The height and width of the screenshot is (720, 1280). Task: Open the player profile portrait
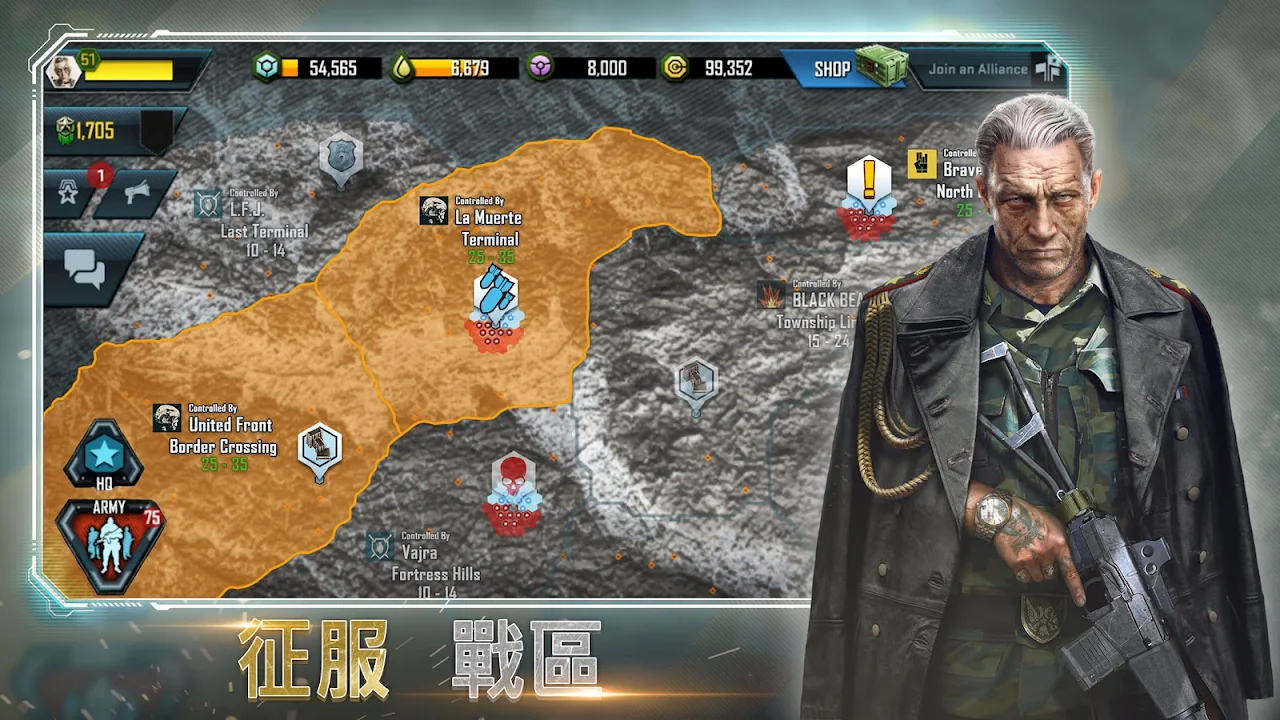pos(62,71)
